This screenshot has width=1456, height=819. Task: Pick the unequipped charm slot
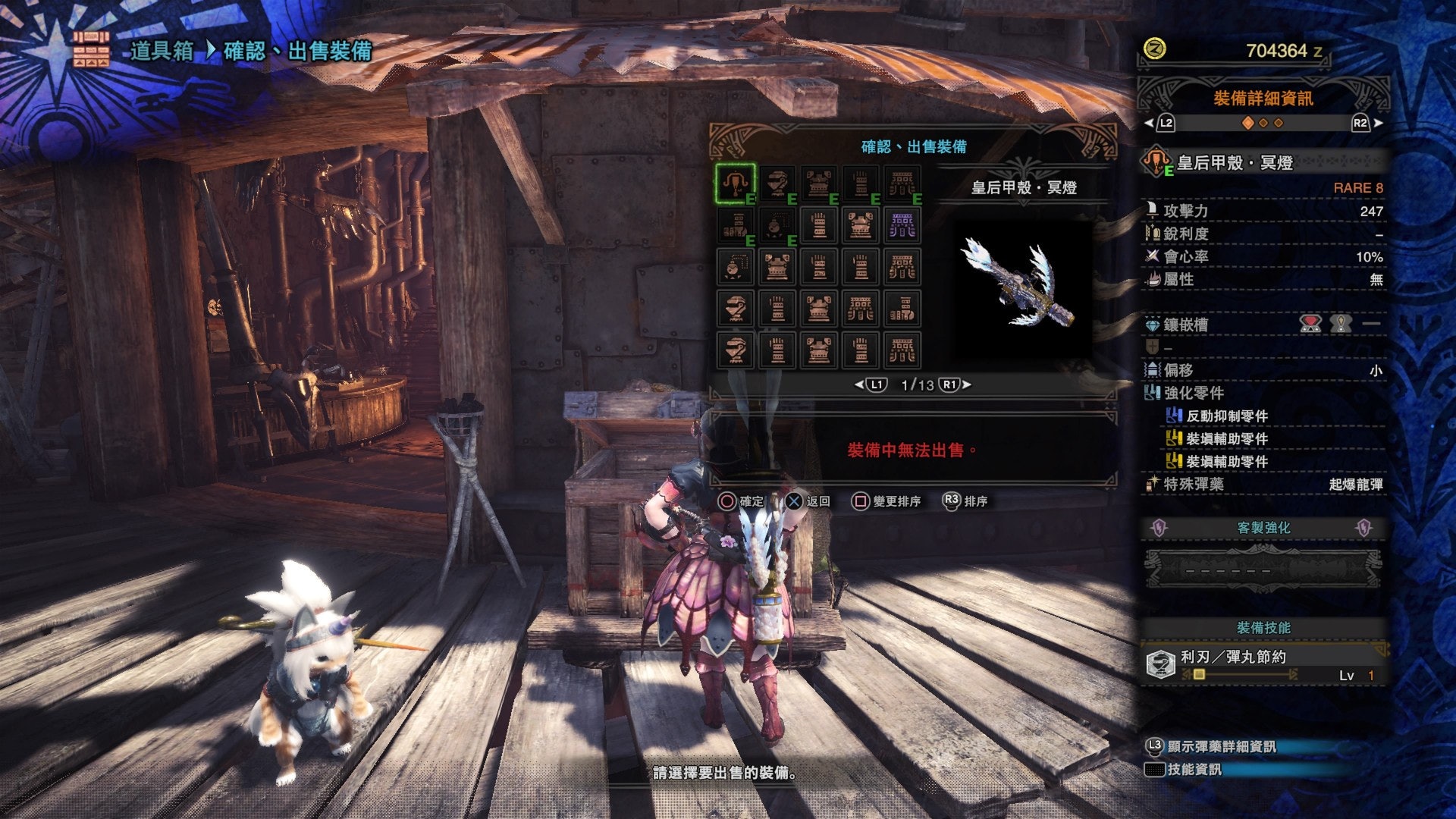tap(735, 267)
